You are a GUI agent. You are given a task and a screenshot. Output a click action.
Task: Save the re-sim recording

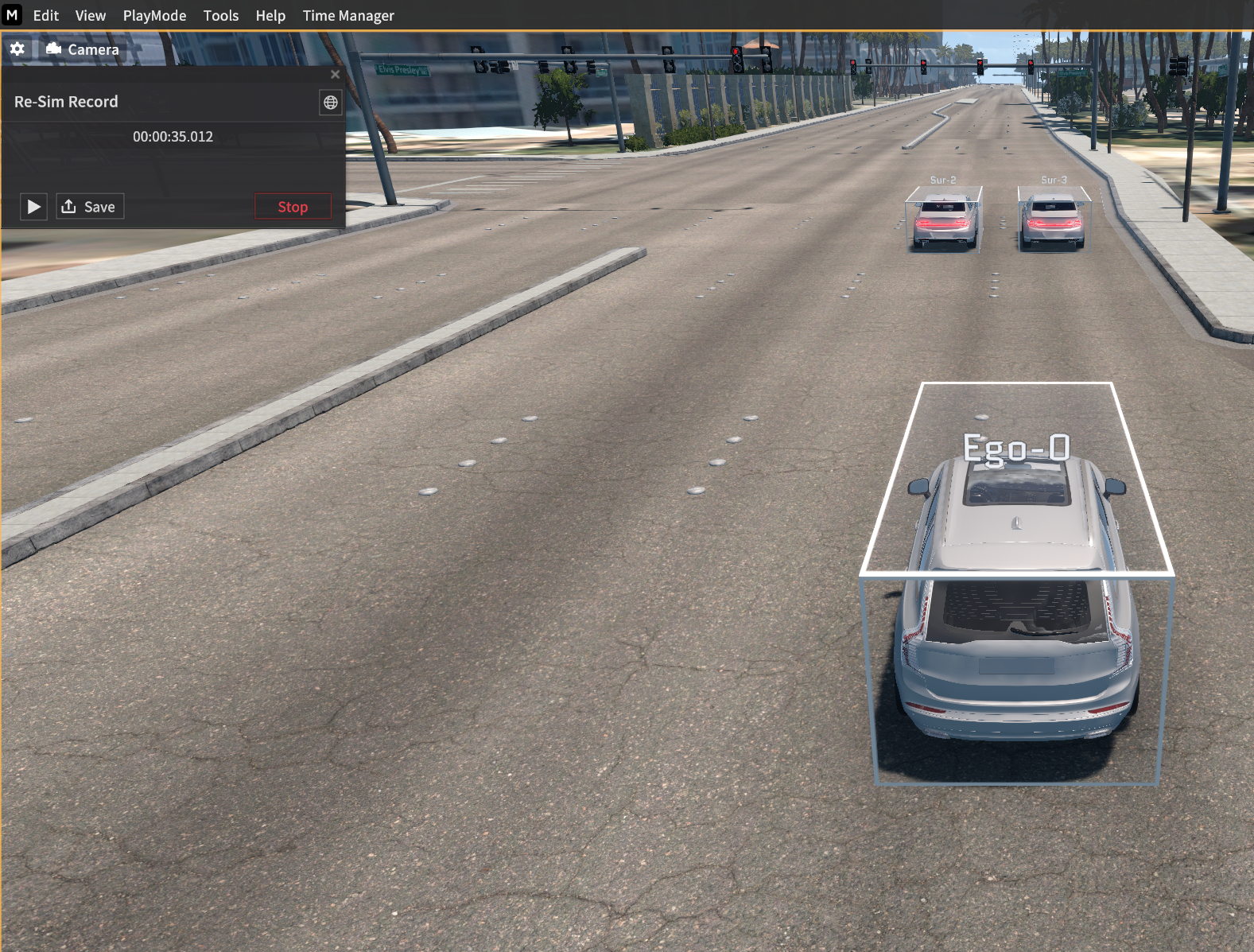[x=90, y=207]
